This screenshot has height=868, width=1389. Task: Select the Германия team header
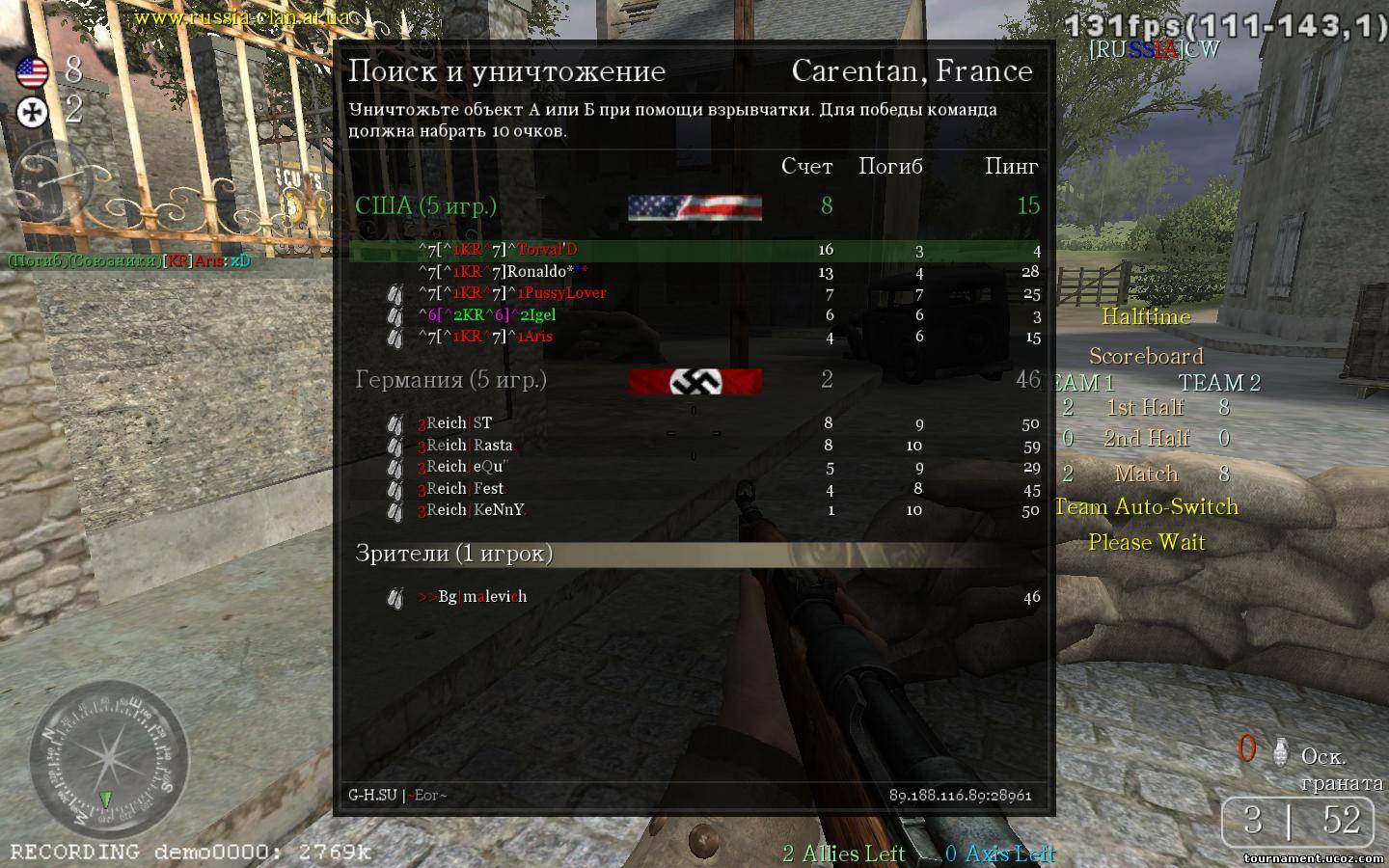click(451, 379)
